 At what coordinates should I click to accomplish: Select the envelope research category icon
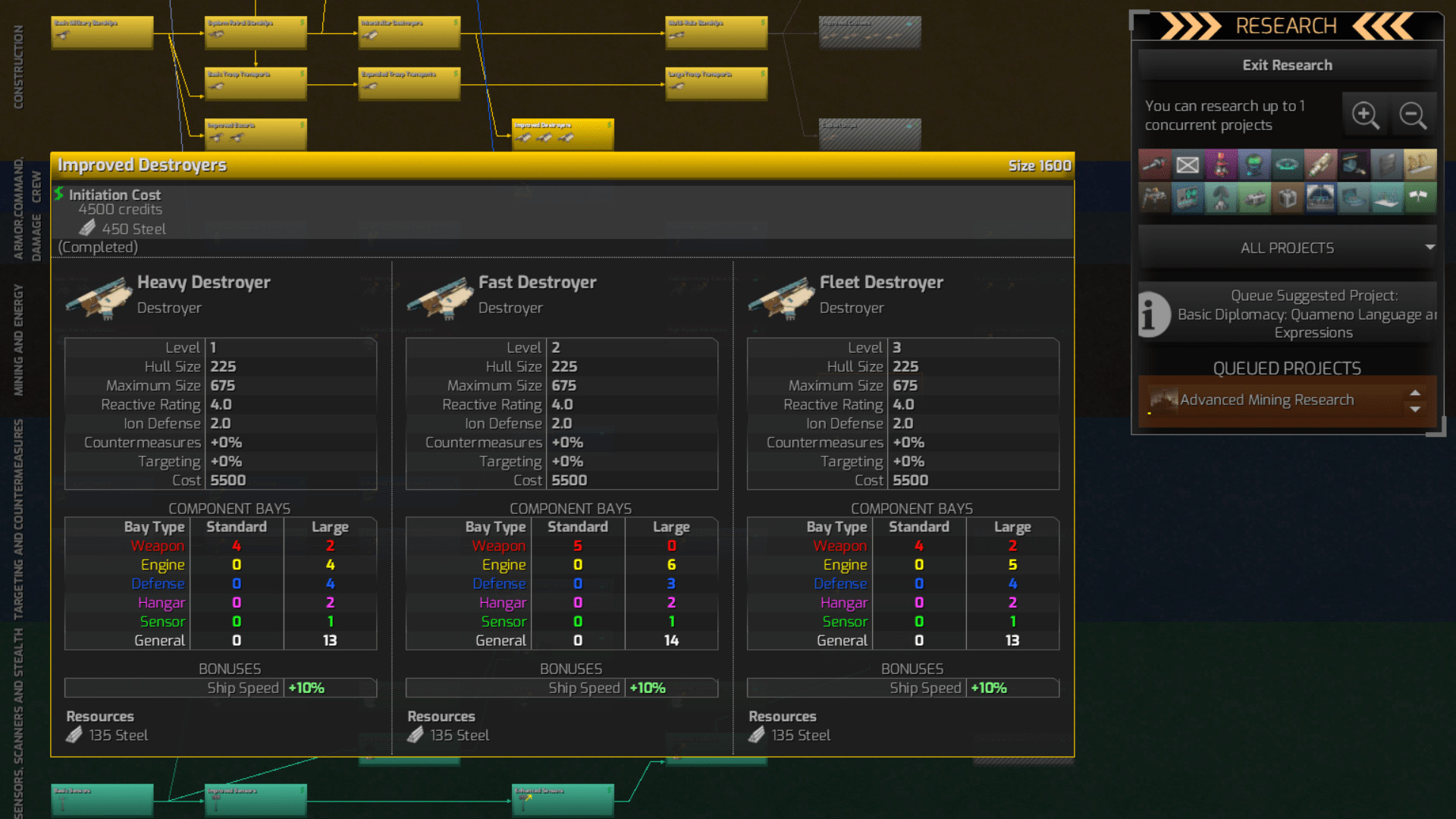pyautogui.click(x=1188, y=164)
